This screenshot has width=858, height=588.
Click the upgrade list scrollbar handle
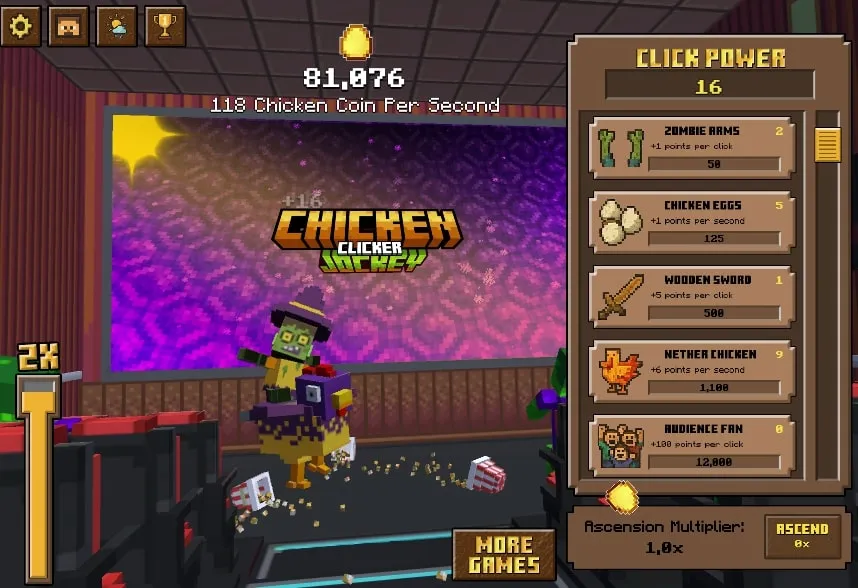(827, 144)
